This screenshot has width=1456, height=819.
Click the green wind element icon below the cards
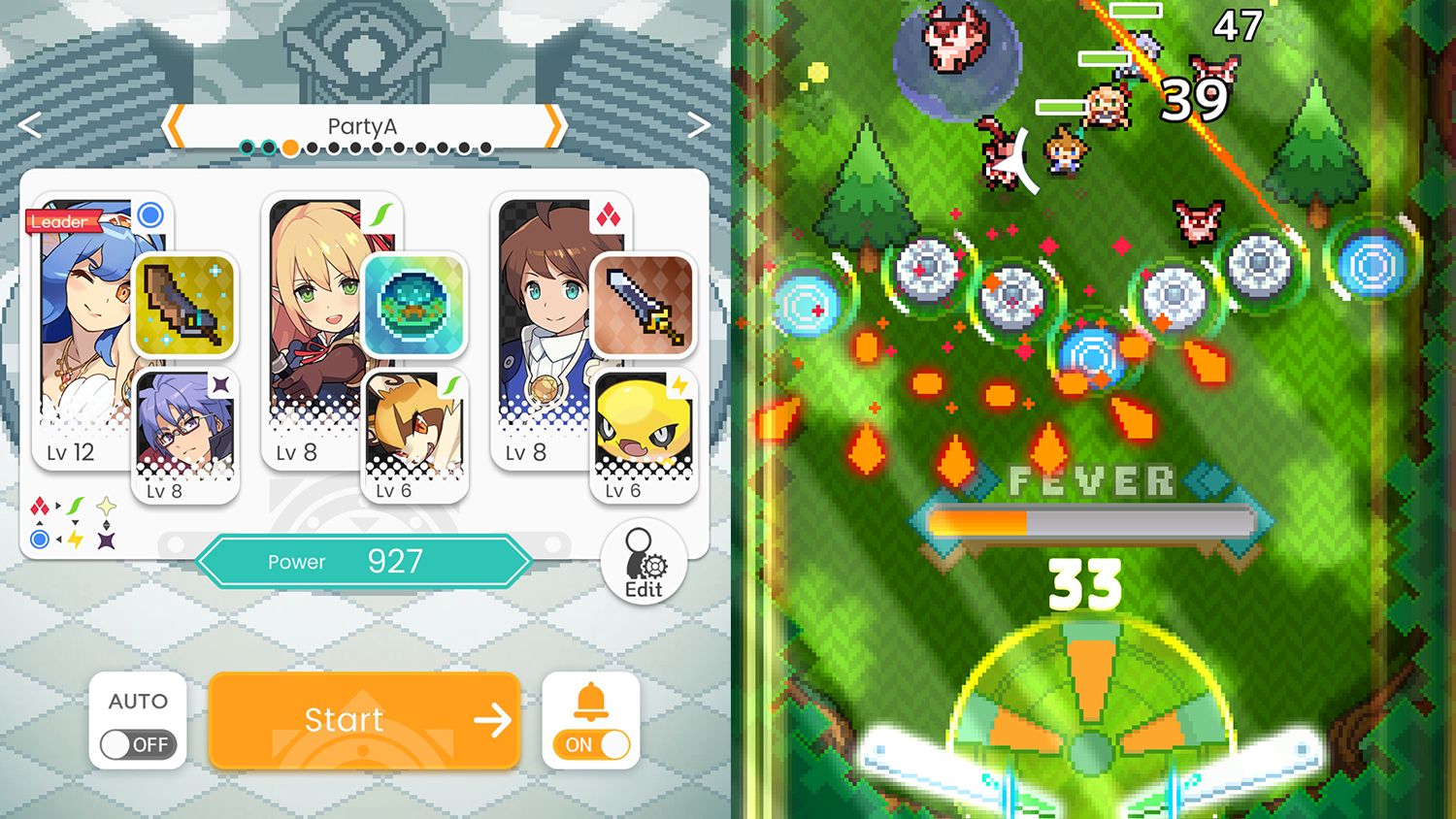[75, 505]
